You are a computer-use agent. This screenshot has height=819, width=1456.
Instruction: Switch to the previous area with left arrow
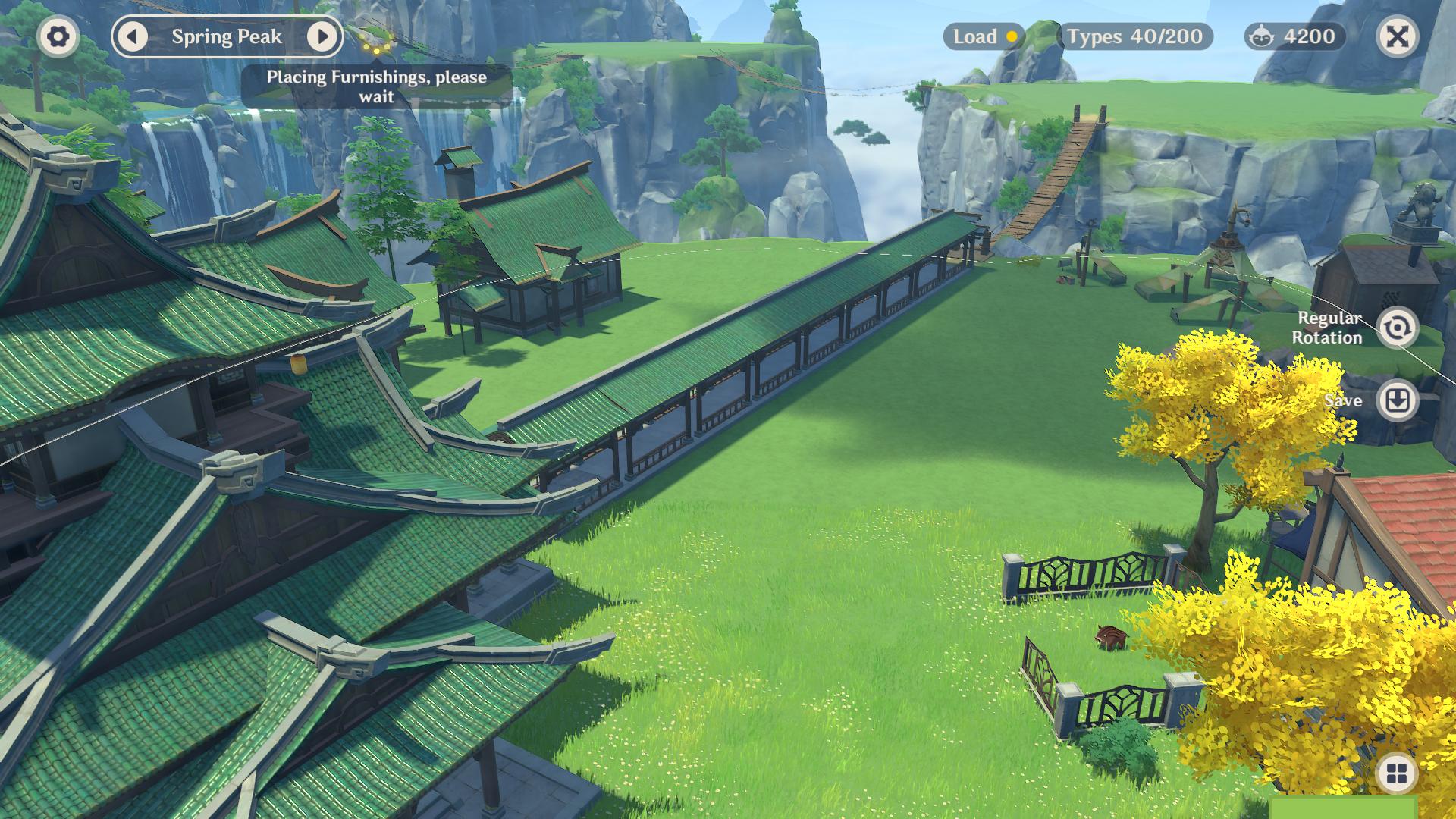point(134,36)
